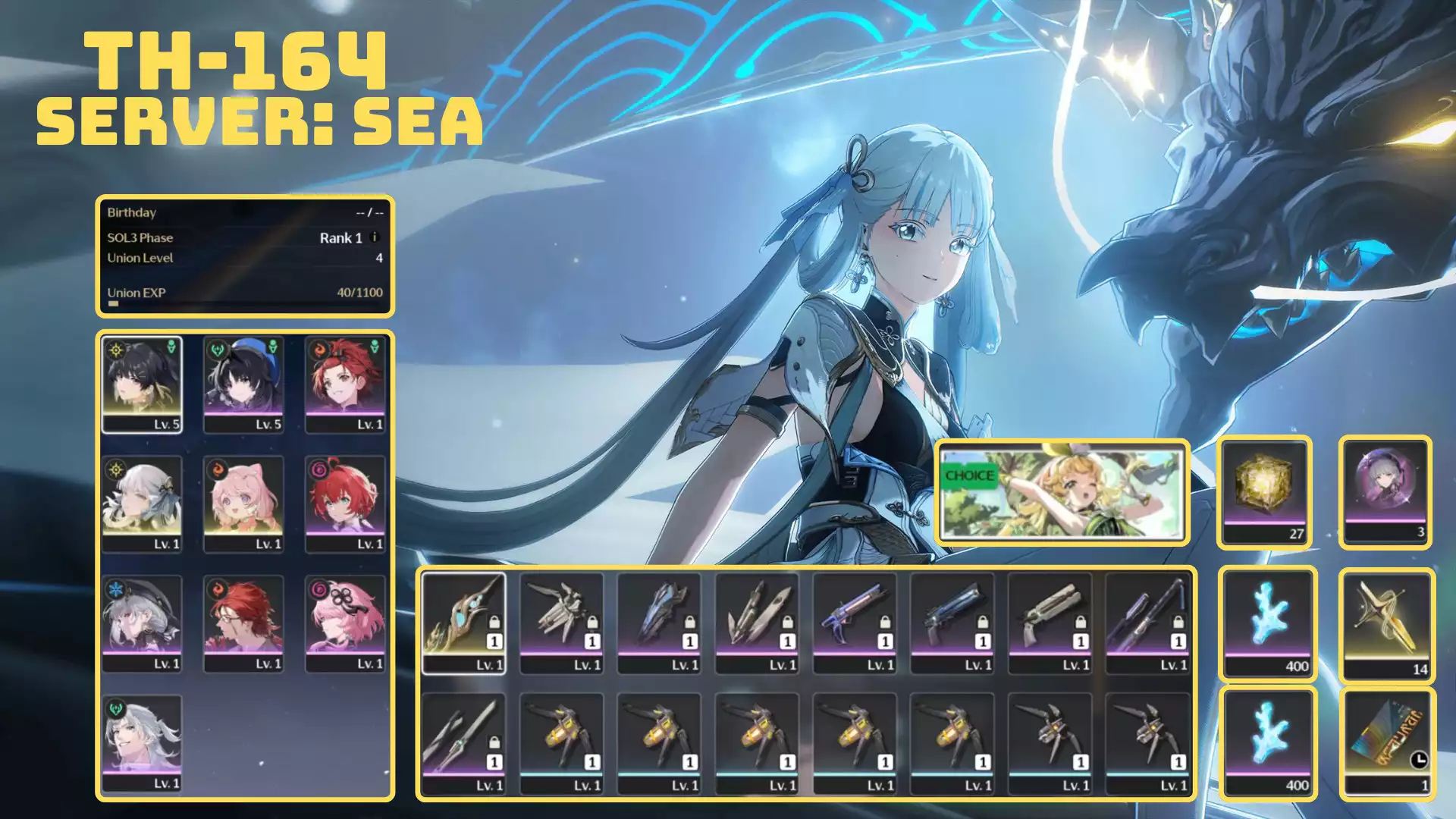Select the gold five-star weapon slot
The height and width of the screenshot is (819, 1456).
point(463,623)
